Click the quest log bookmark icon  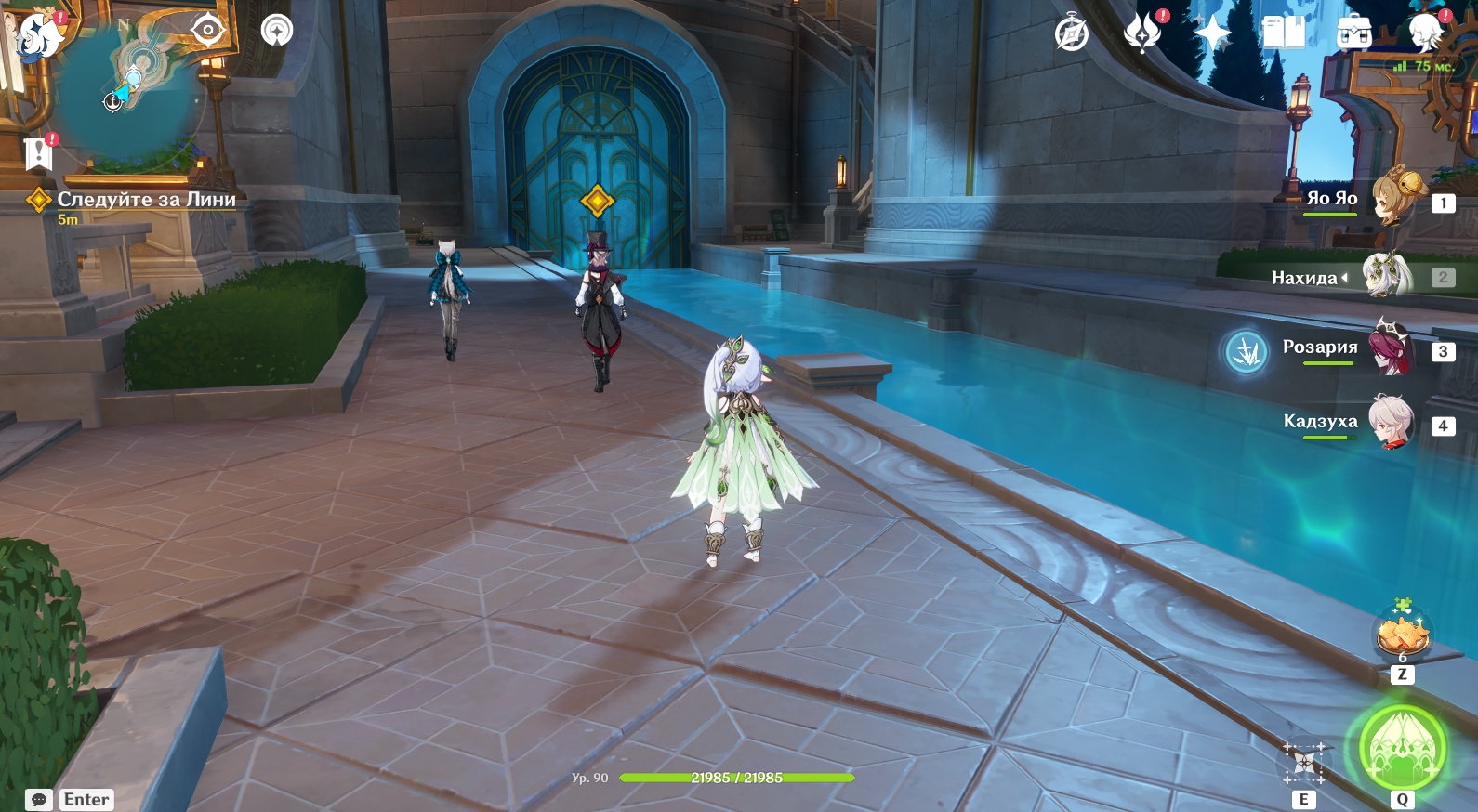point(39,153)
